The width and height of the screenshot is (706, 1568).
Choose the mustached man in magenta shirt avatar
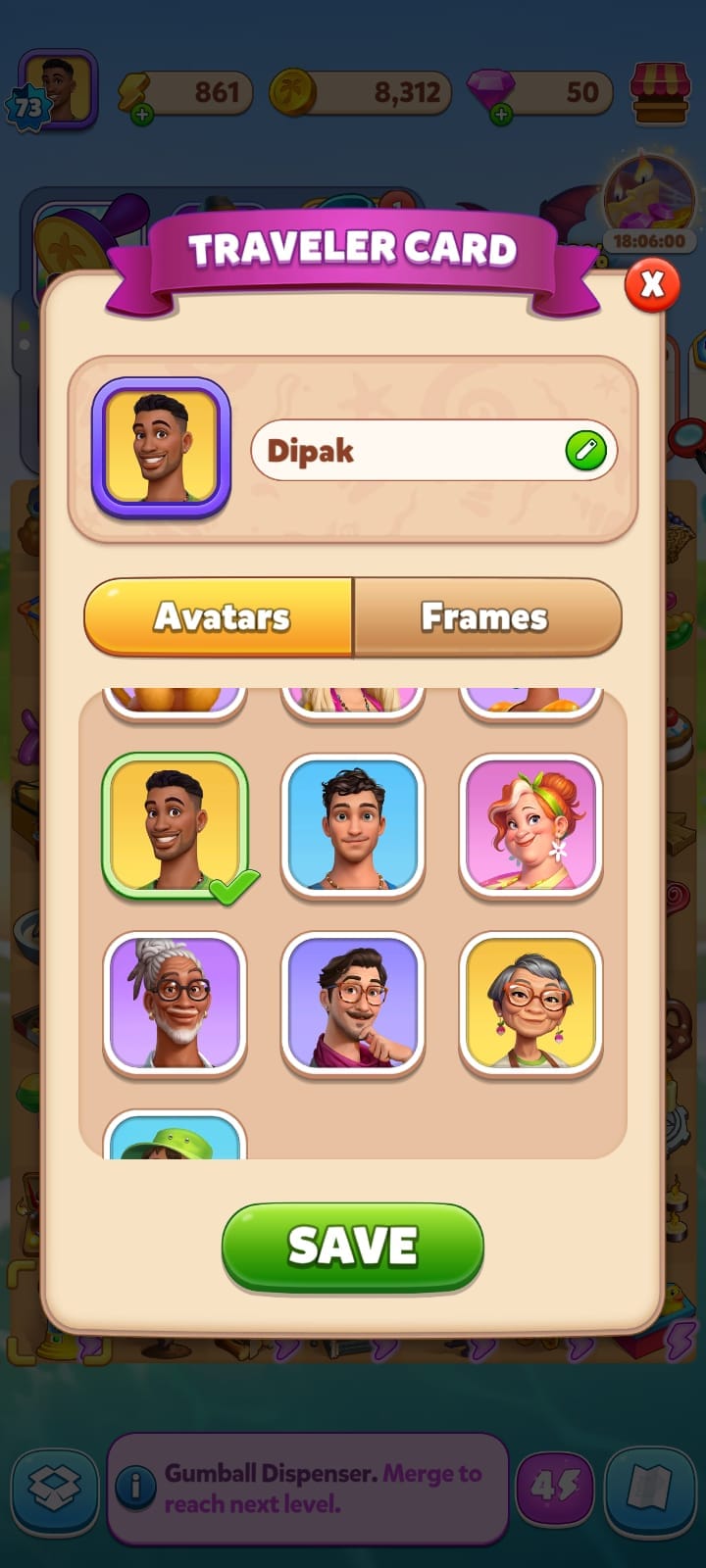click(x=353, y=1003)
